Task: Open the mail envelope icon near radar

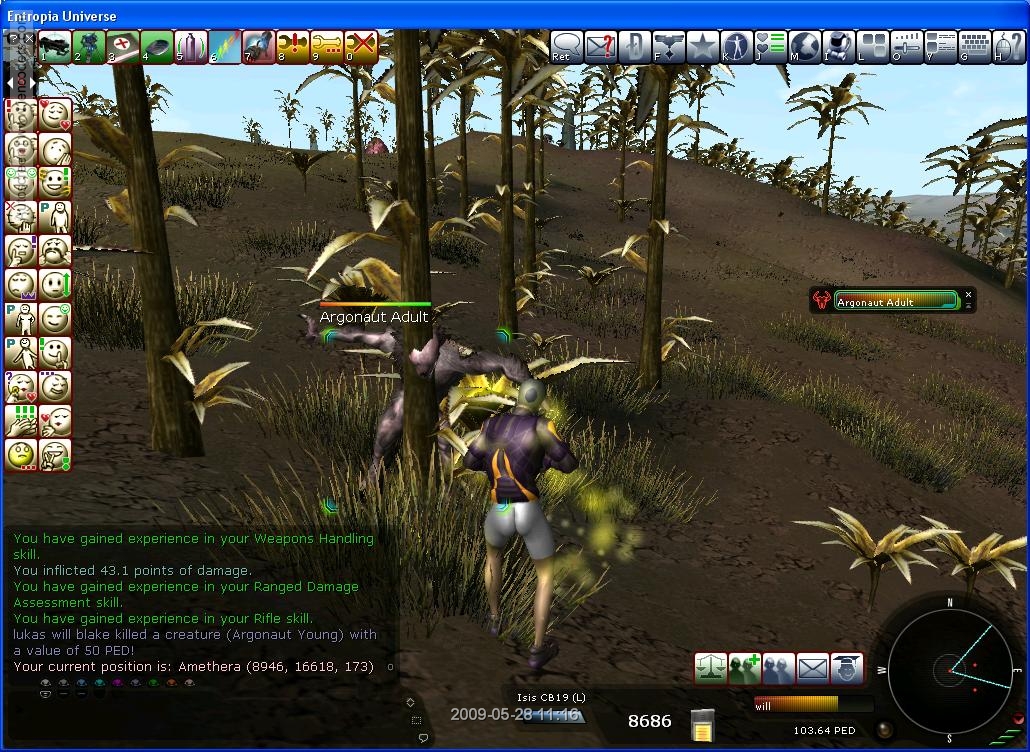Action: (x=813, y=668)
